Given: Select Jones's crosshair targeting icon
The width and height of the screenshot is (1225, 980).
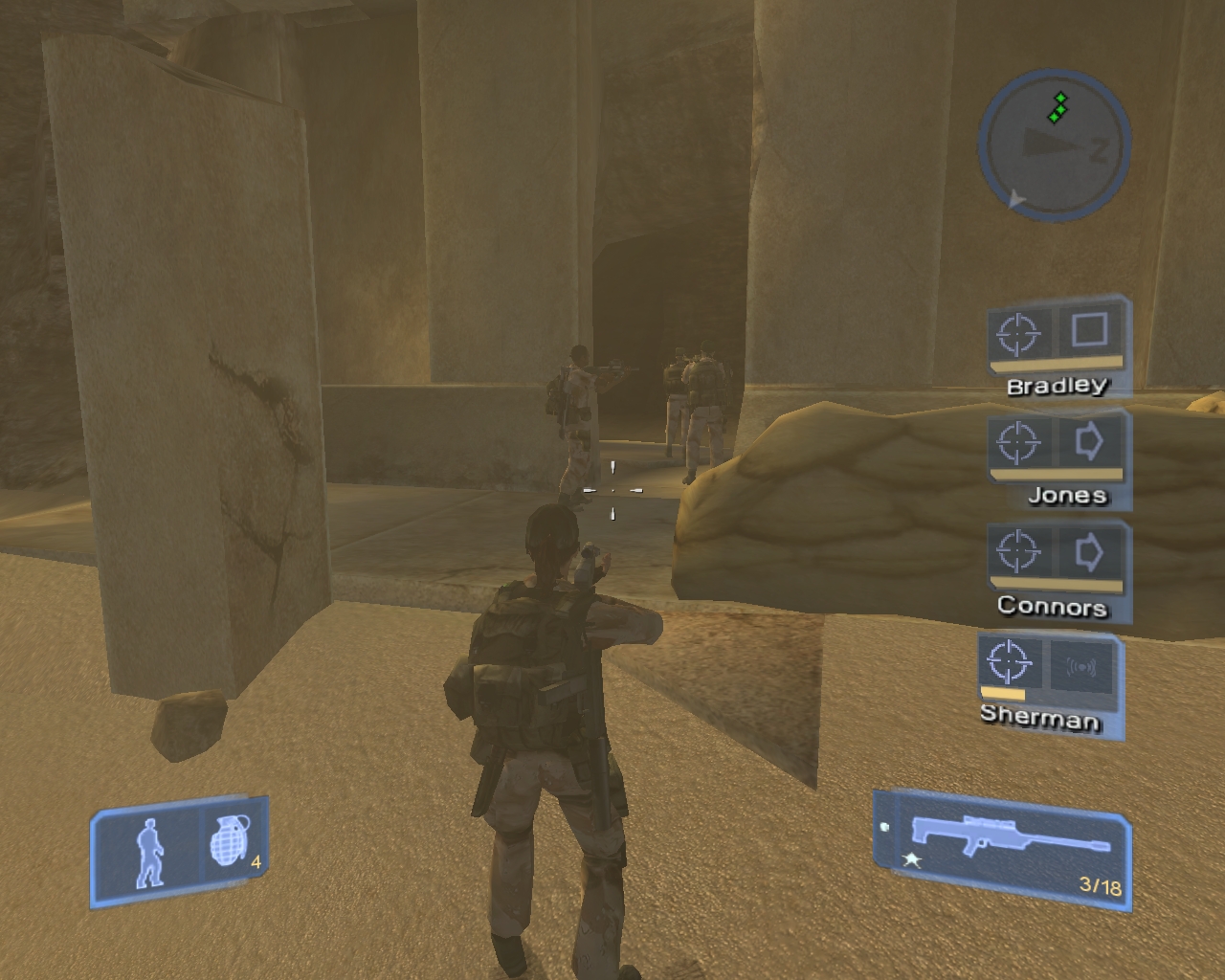Looking at the screenshot, I should (1018, 443).
